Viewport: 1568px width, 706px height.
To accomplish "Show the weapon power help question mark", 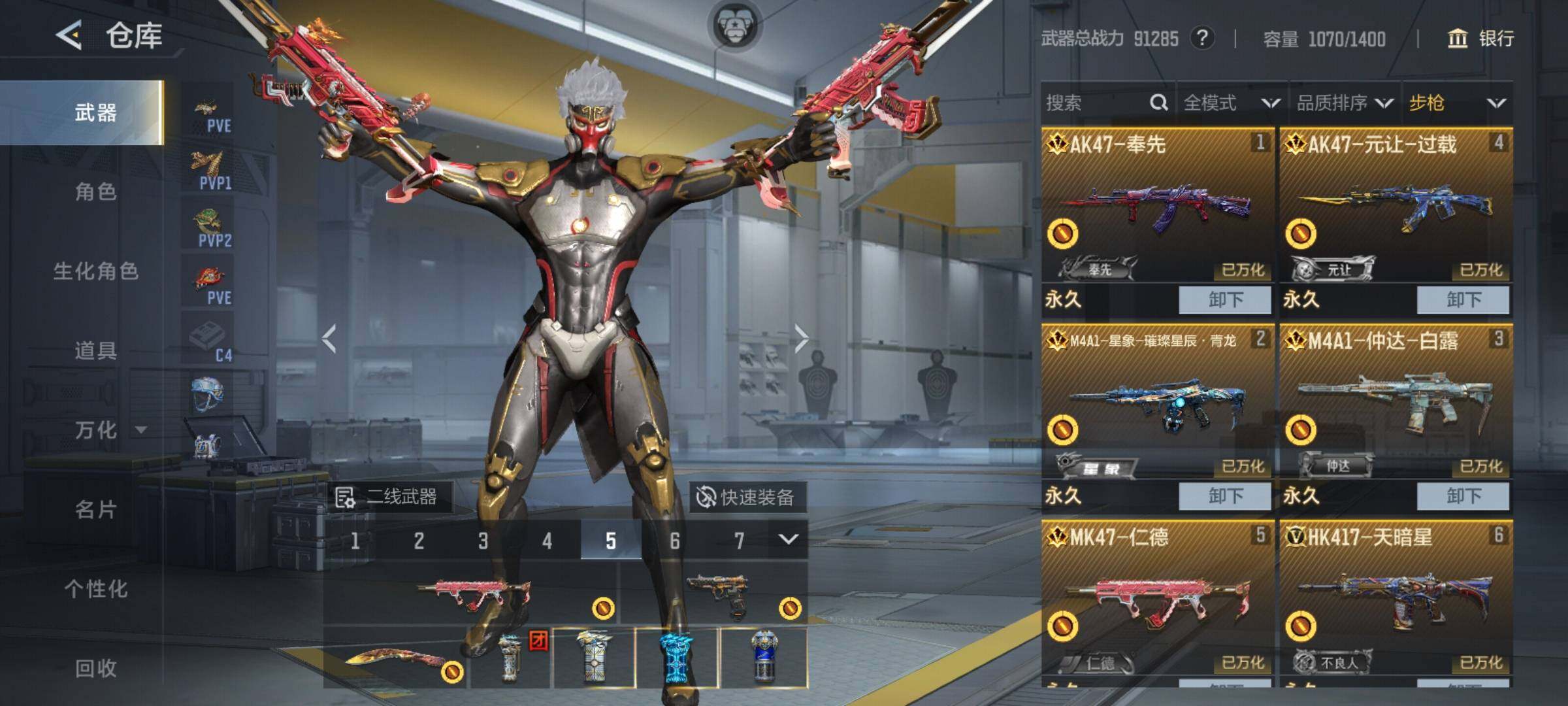I will pos(1202,39).
